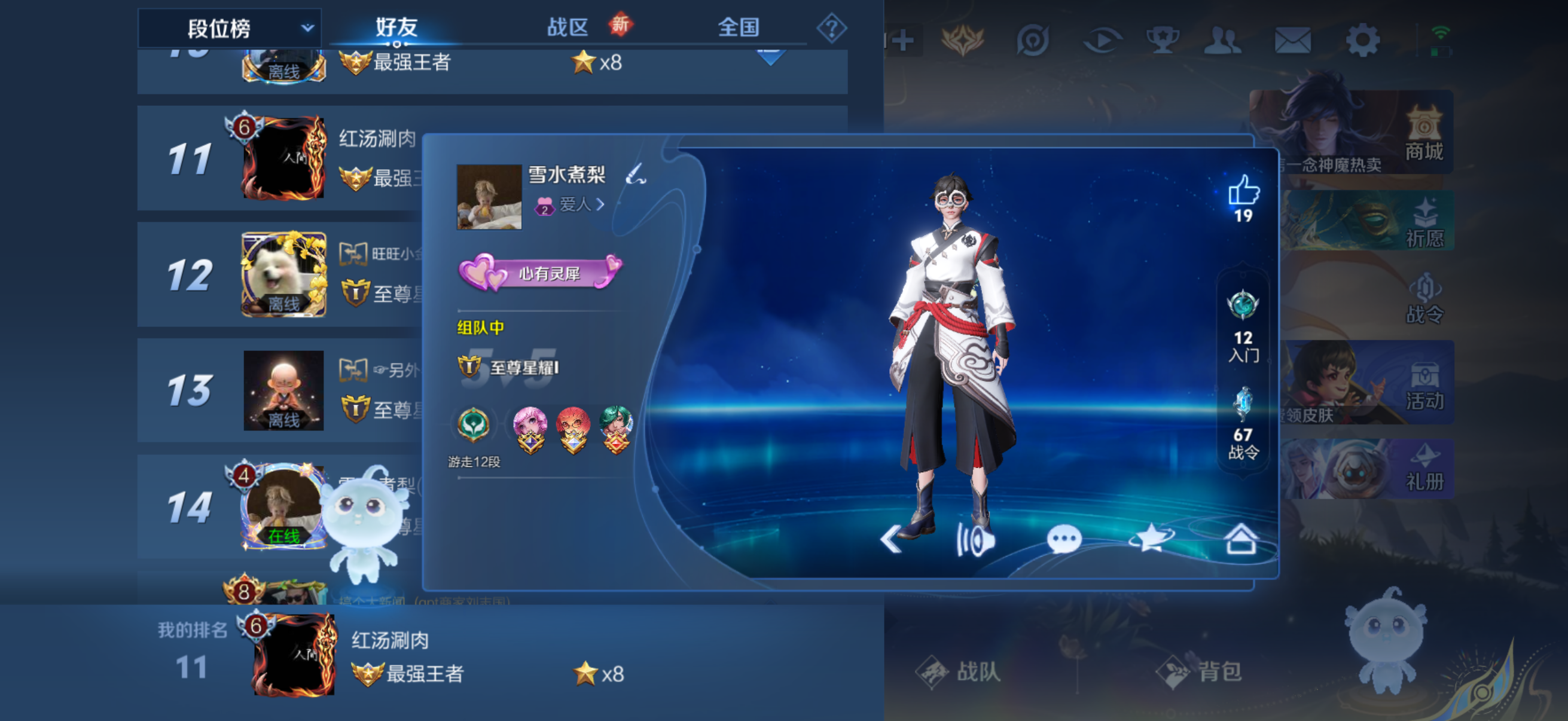Open the 战令 level 67 badge
Image resolution: width=1568 pixels, height=721 pixels.
tap(1242, 423)
